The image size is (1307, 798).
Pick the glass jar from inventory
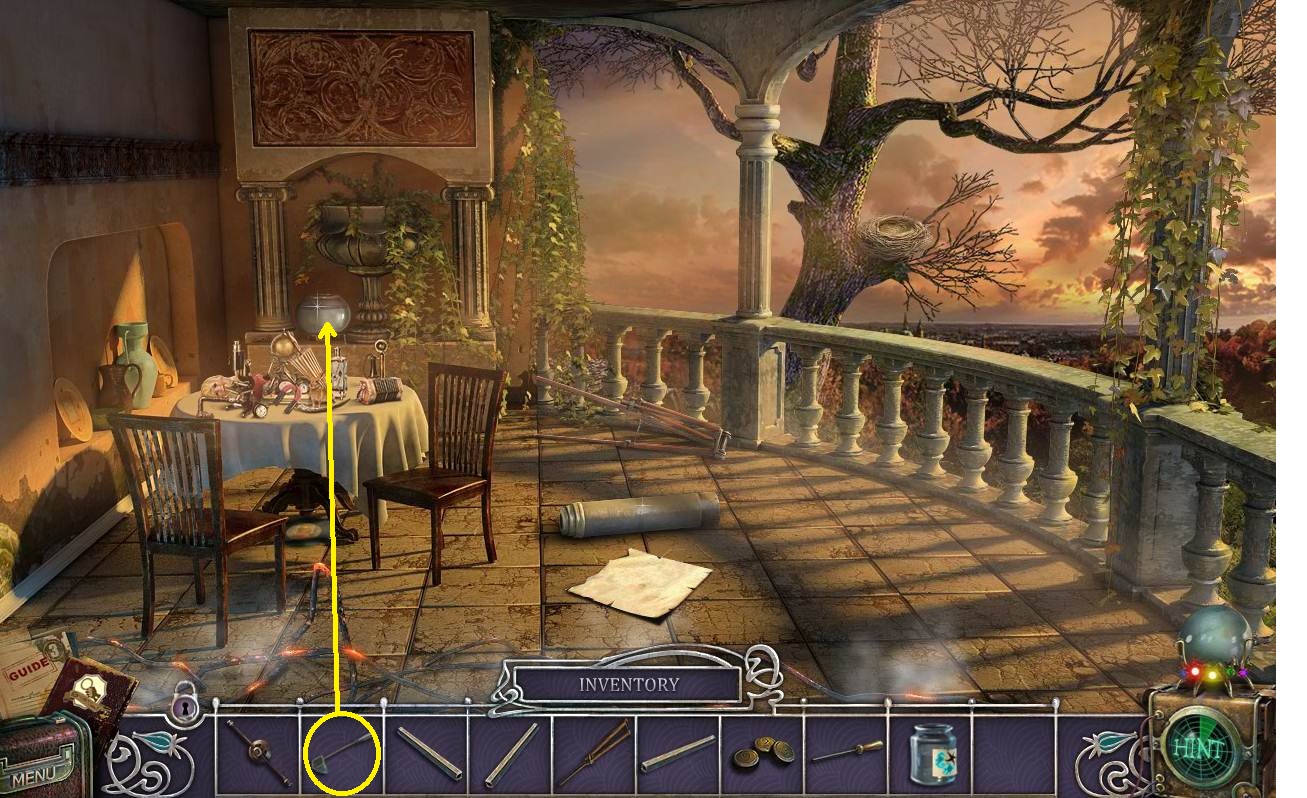pyautogui.click(x=934, y=754)
